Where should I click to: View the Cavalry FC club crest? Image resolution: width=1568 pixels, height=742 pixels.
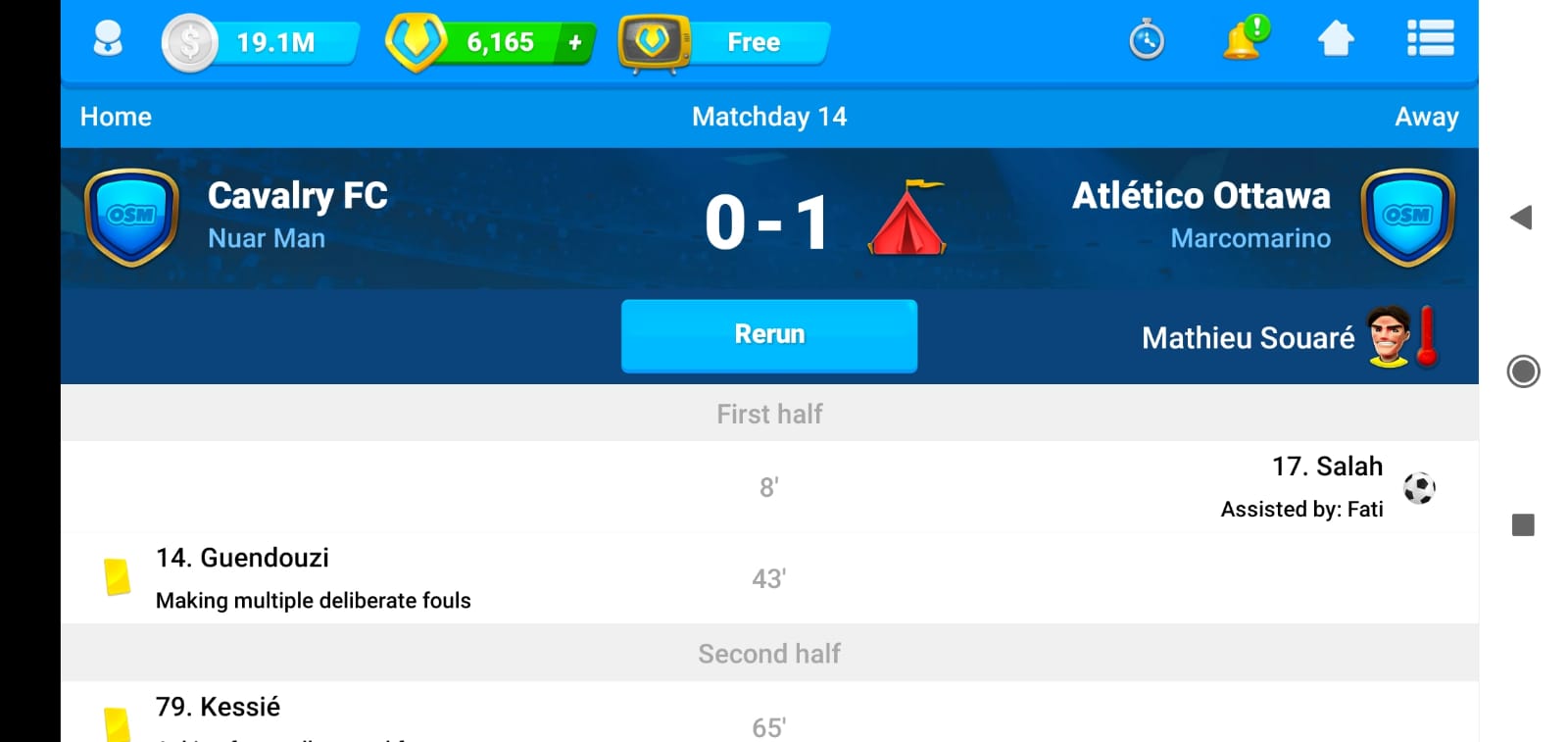click(x=131, y=217)
